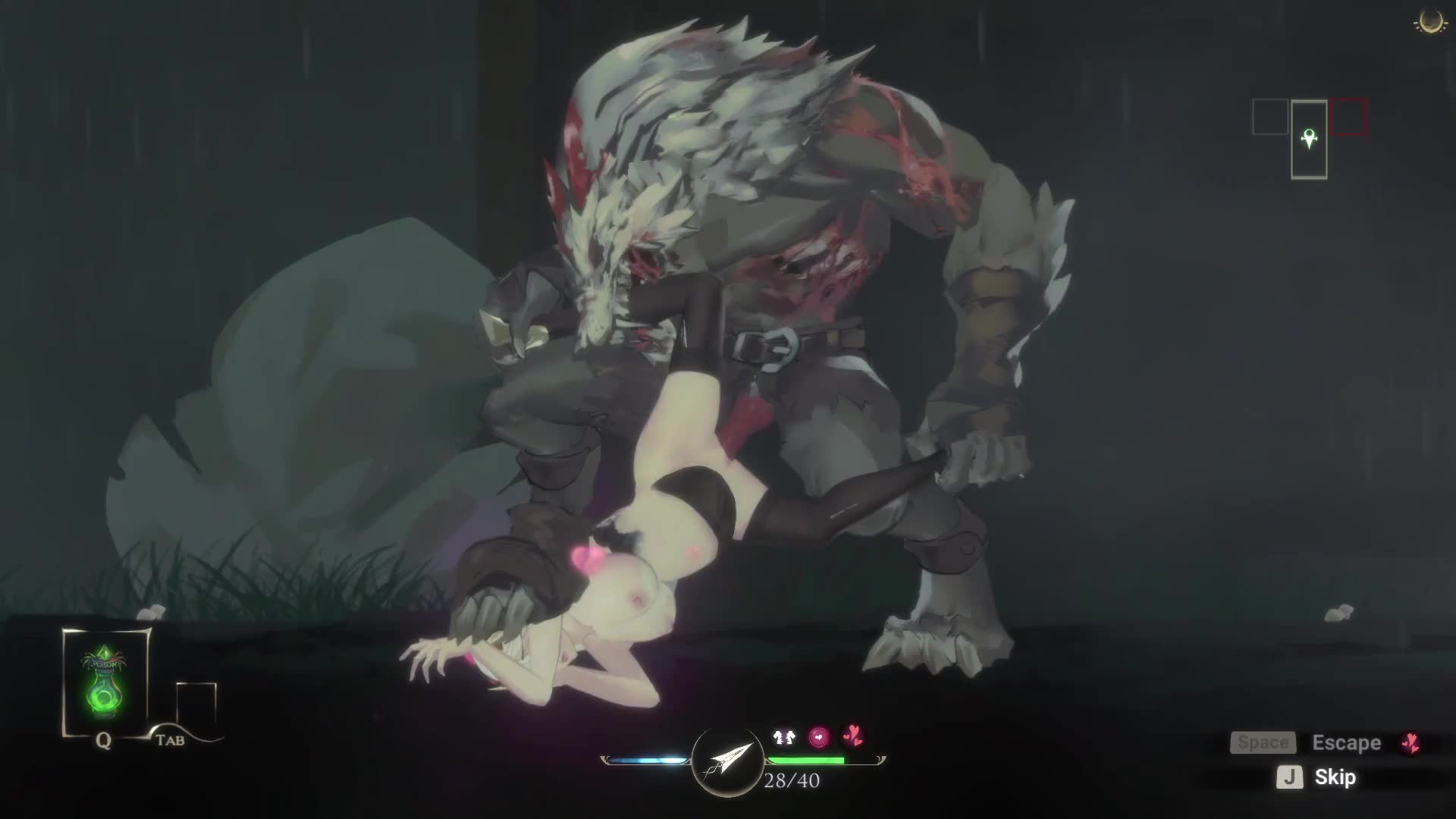Image resolution: width=1456 pixels, height=819 pixels.
Task: Click the arrow weapon icon
Action: coord(727,761)
